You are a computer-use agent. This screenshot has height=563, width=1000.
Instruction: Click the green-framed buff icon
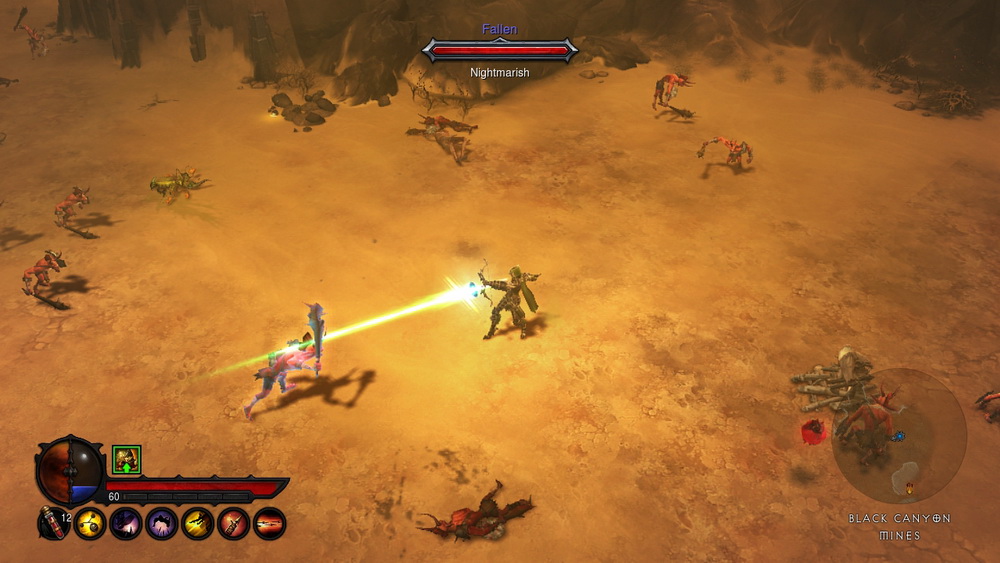pos(127,460)
